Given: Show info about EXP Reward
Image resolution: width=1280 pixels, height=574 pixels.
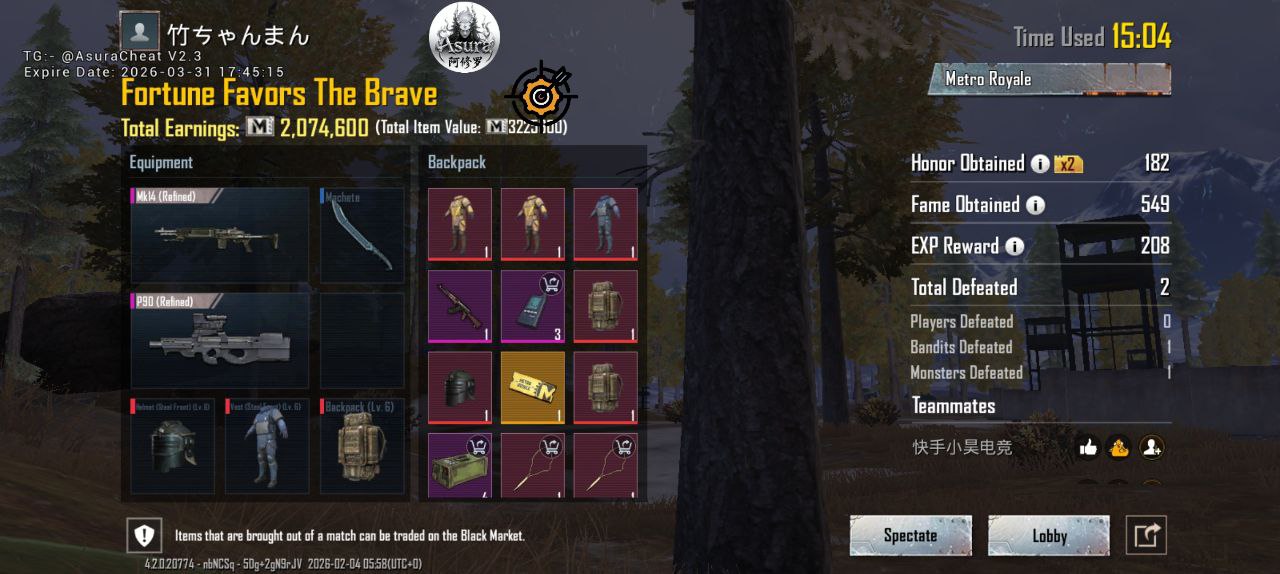Looking at the screenshot, I should pyautogui.click(x=1014, y=246).
